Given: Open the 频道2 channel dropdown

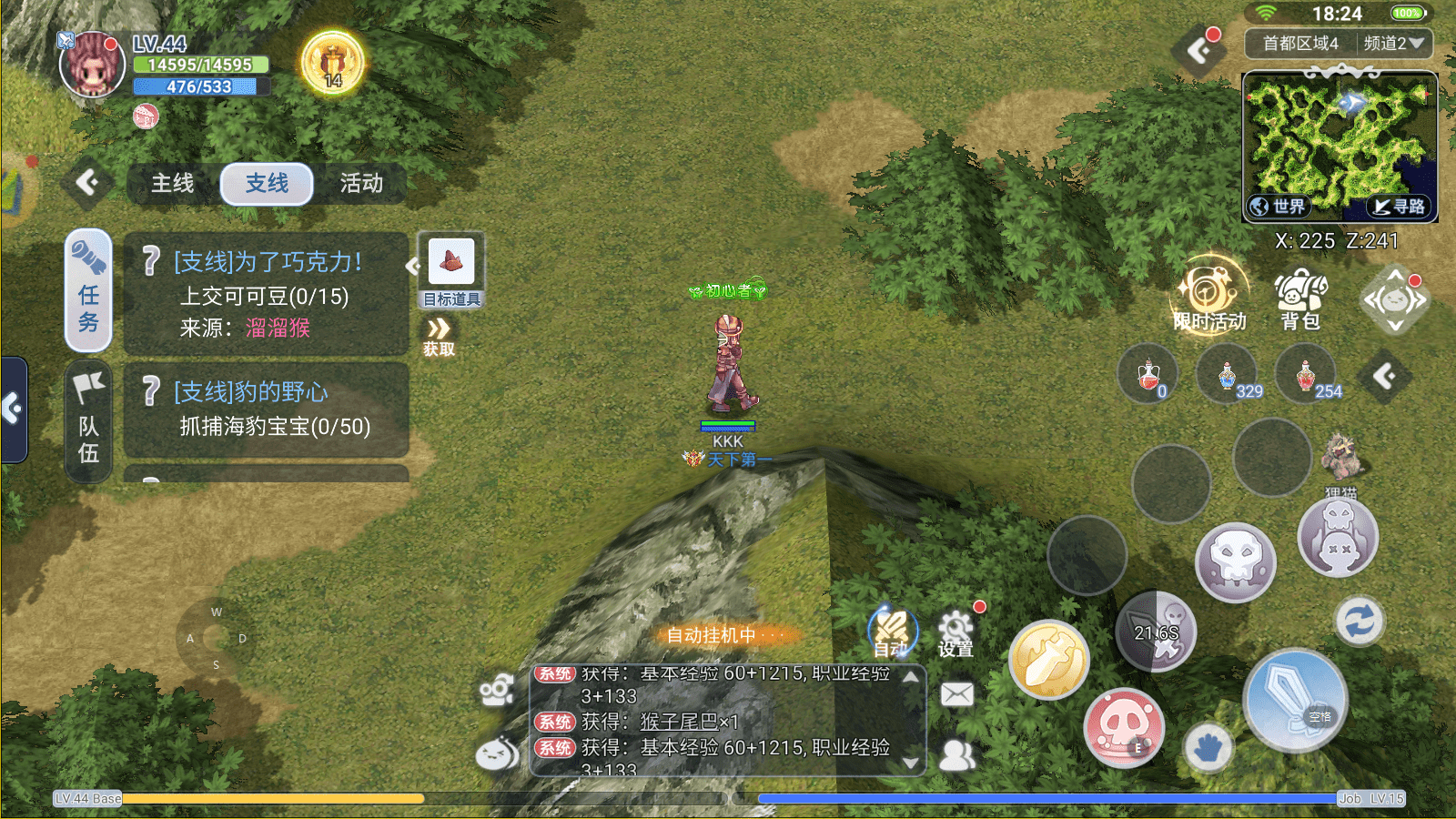Looking at the screenshot, I should tap(1393, 43).
